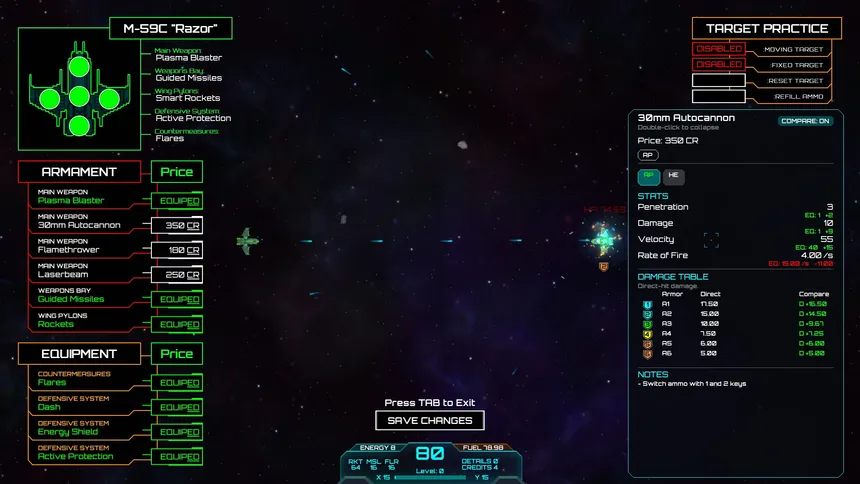Click the Save Changes button
The height and width of the screenshot is (484, 860).
tap(428, 421)
